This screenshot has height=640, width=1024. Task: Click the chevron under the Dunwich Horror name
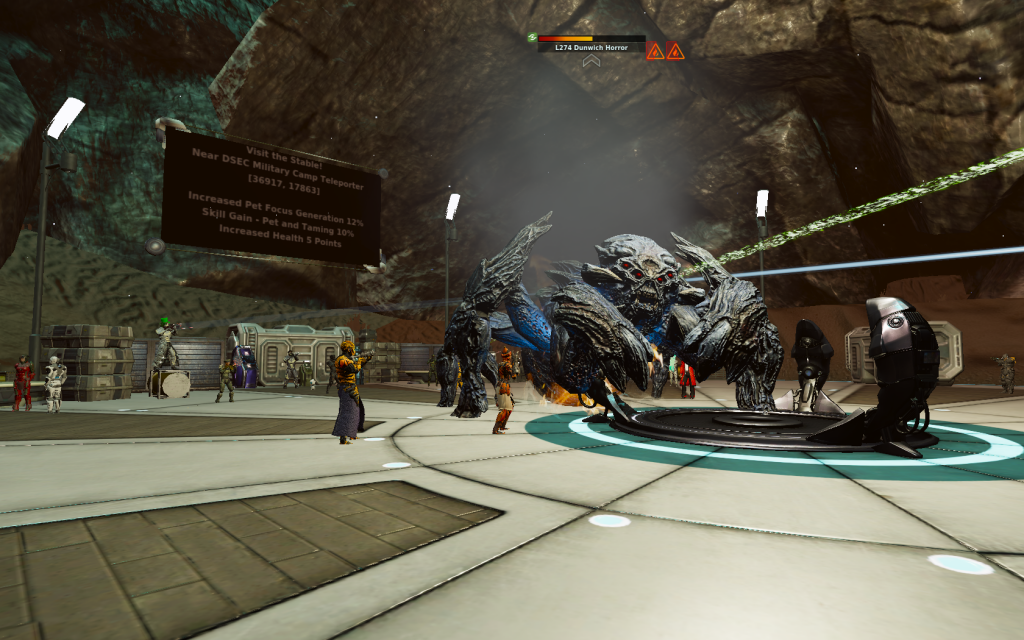click(x=591, y=61)
